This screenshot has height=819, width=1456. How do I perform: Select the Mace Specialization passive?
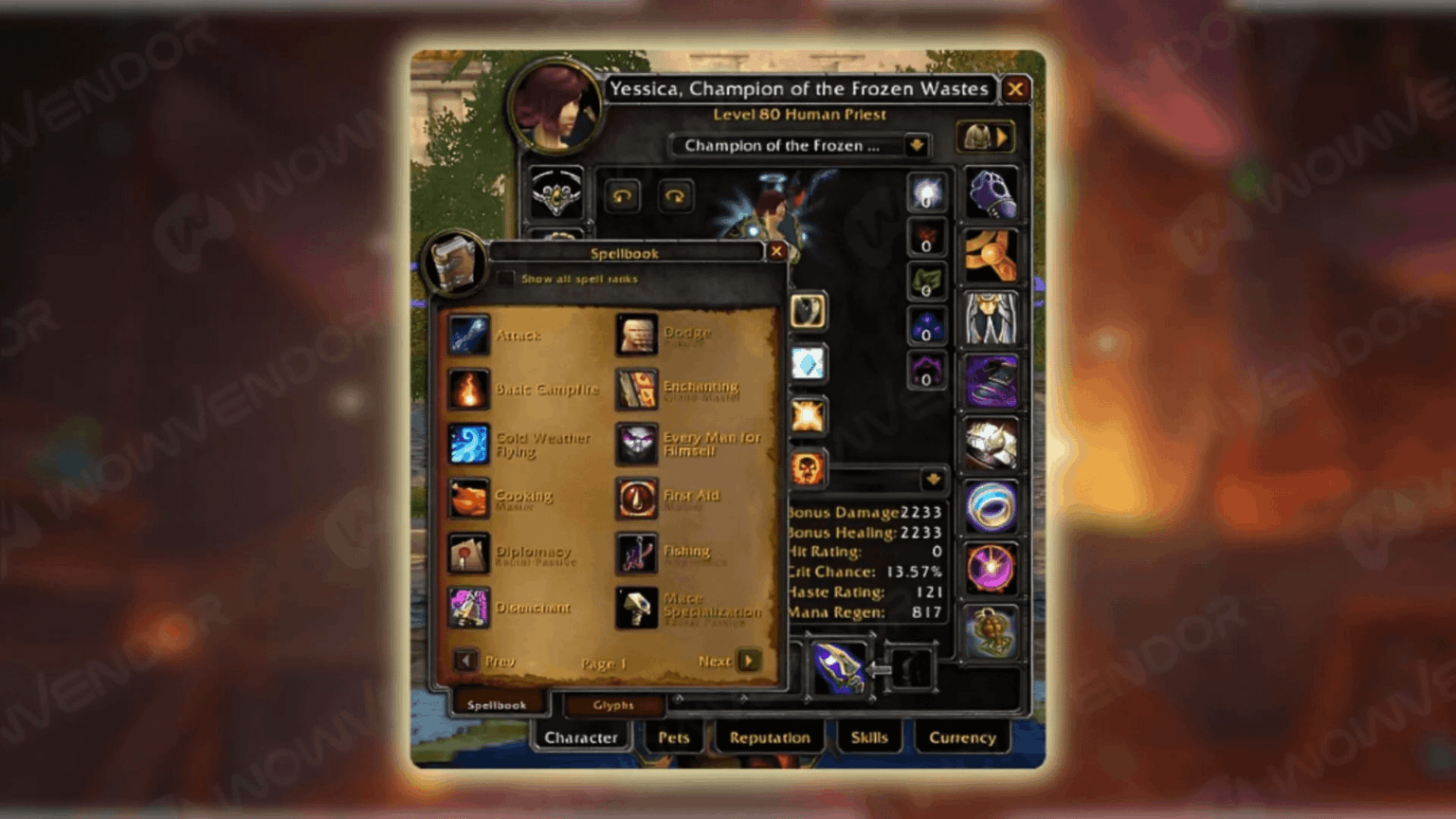pyautogui.click(x=636, y=608)
